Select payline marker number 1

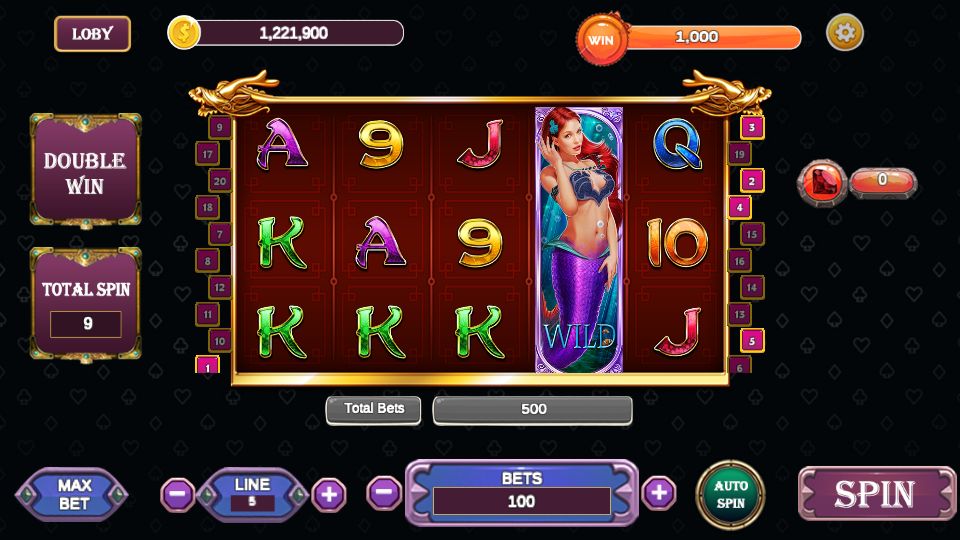point(208,366)
